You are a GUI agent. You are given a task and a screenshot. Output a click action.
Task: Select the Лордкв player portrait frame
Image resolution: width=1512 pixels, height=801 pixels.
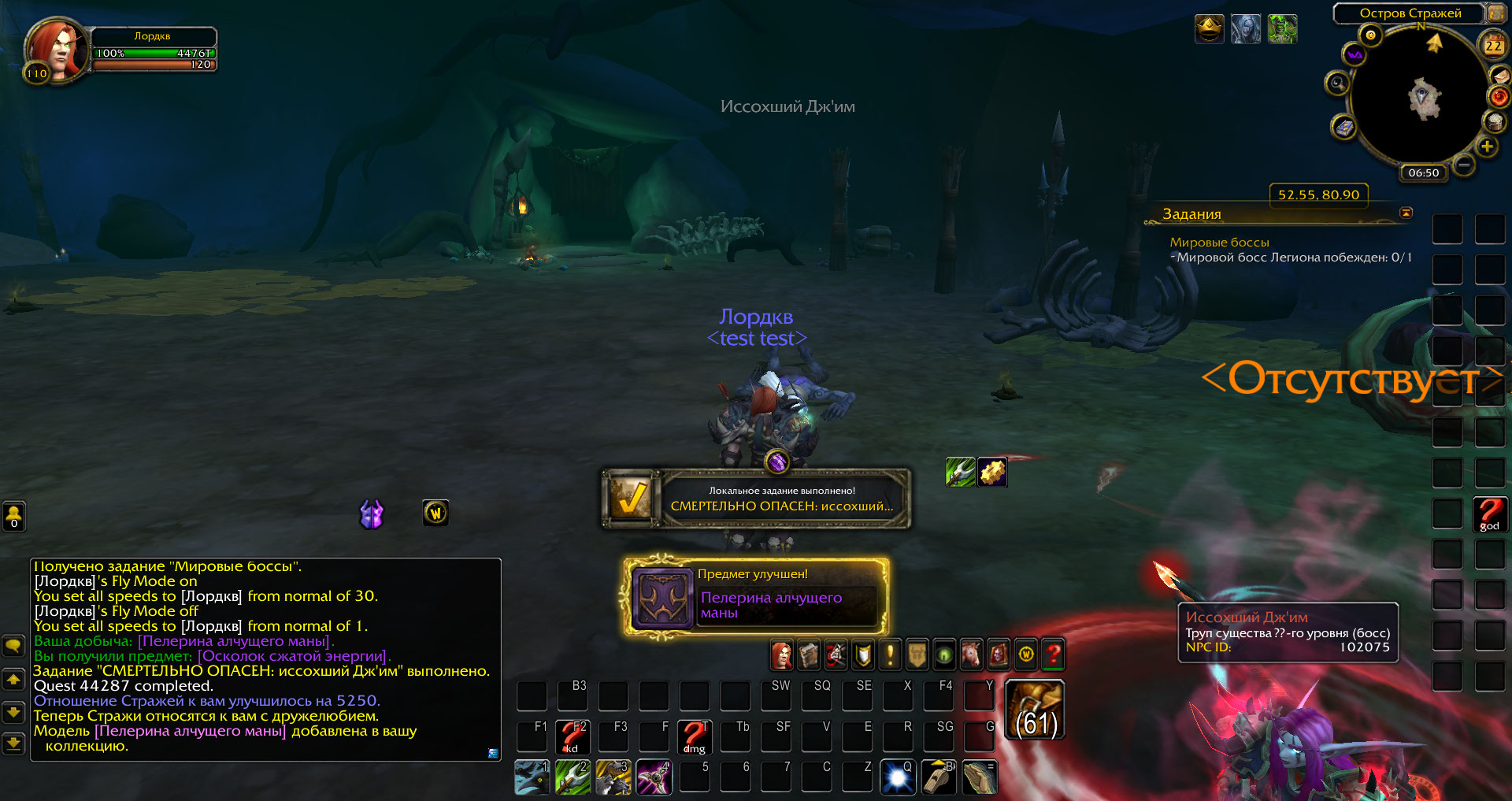click(x=54, y=50)
